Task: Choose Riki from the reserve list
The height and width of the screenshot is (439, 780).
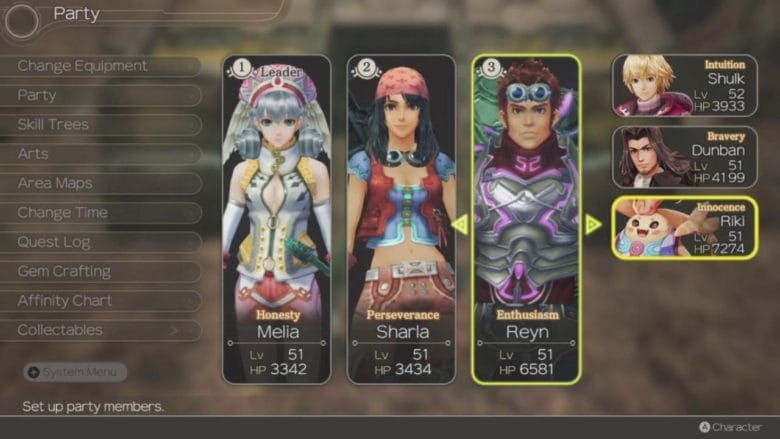Action: click(x=685, y=227)
